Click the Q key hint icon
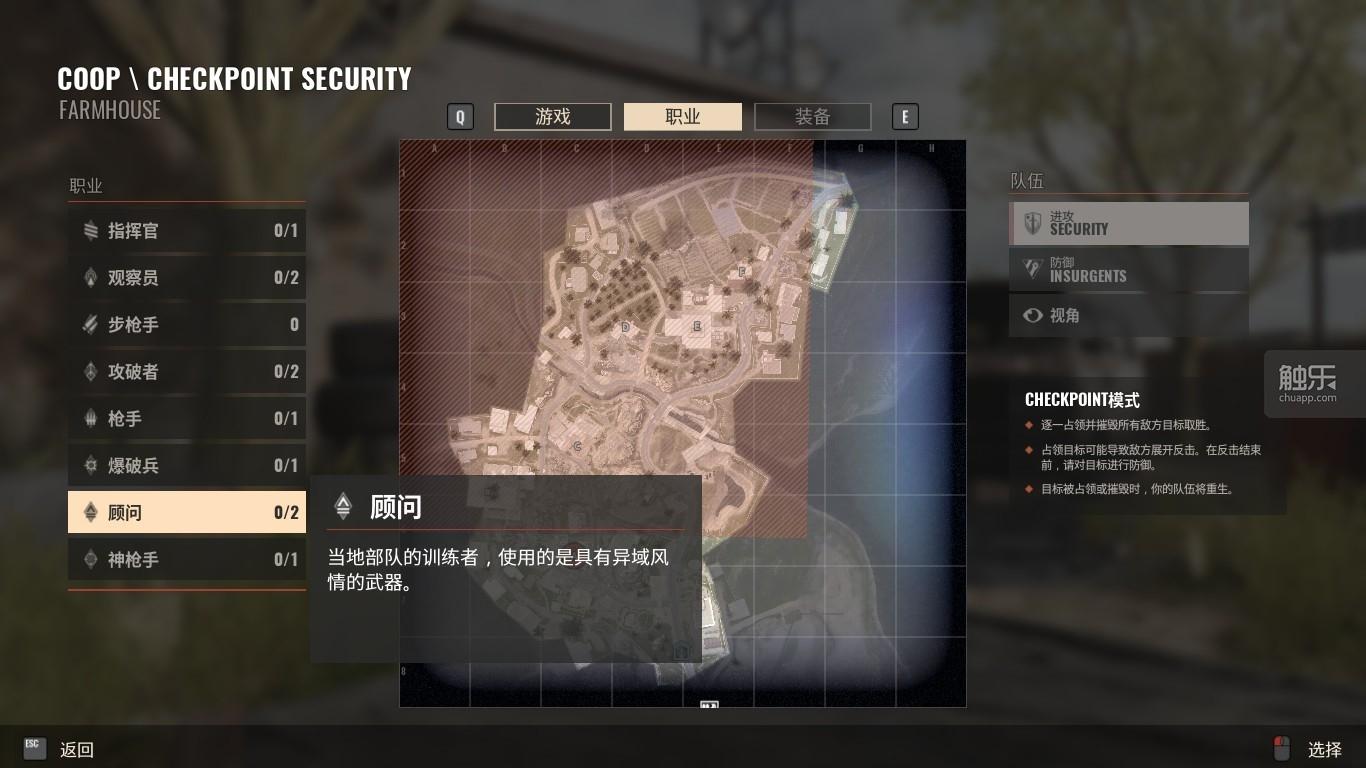1366x768 pixels. [460, 116]
